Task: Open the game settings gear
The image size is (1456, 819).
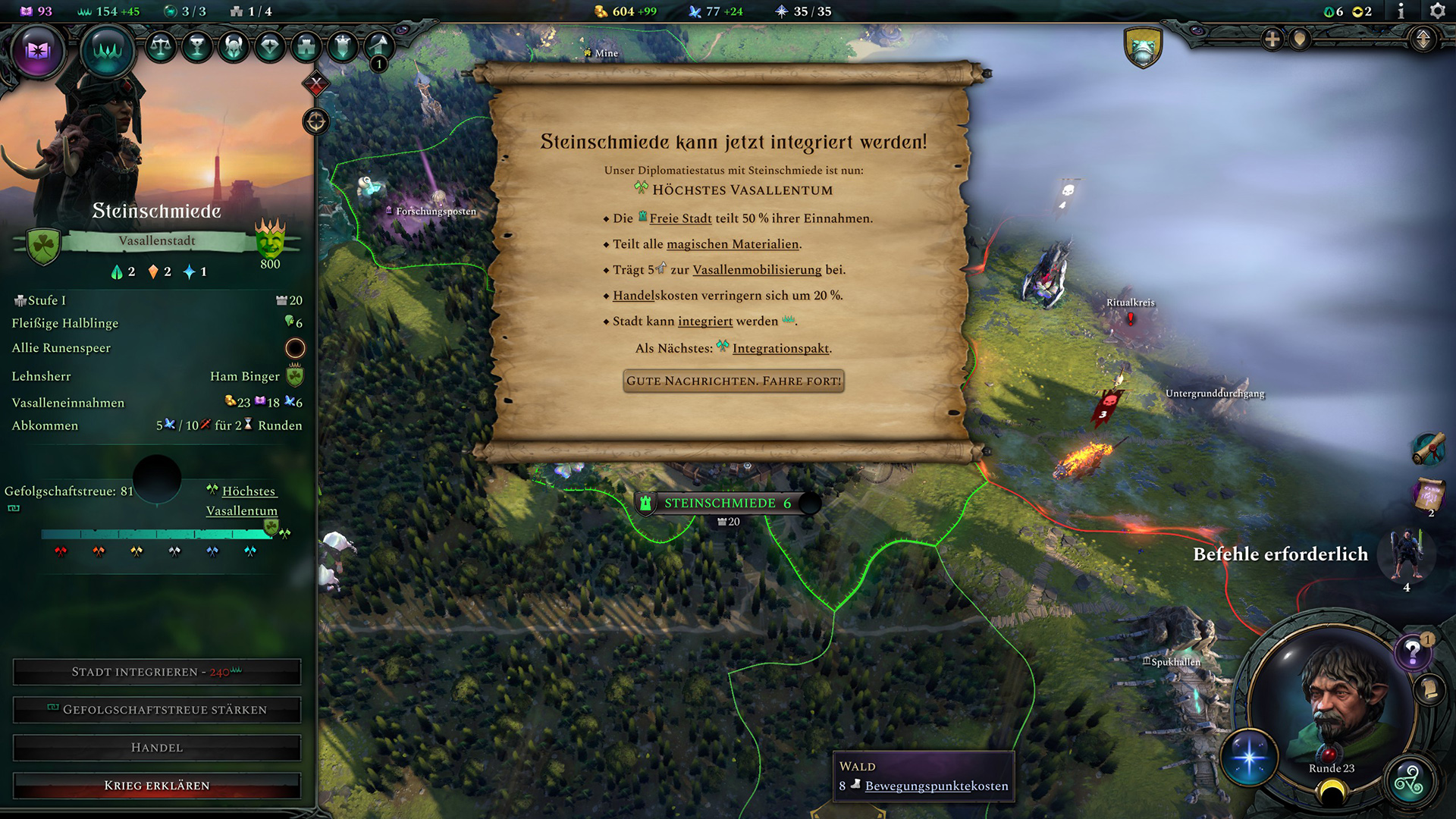Action: (1438, 11)
